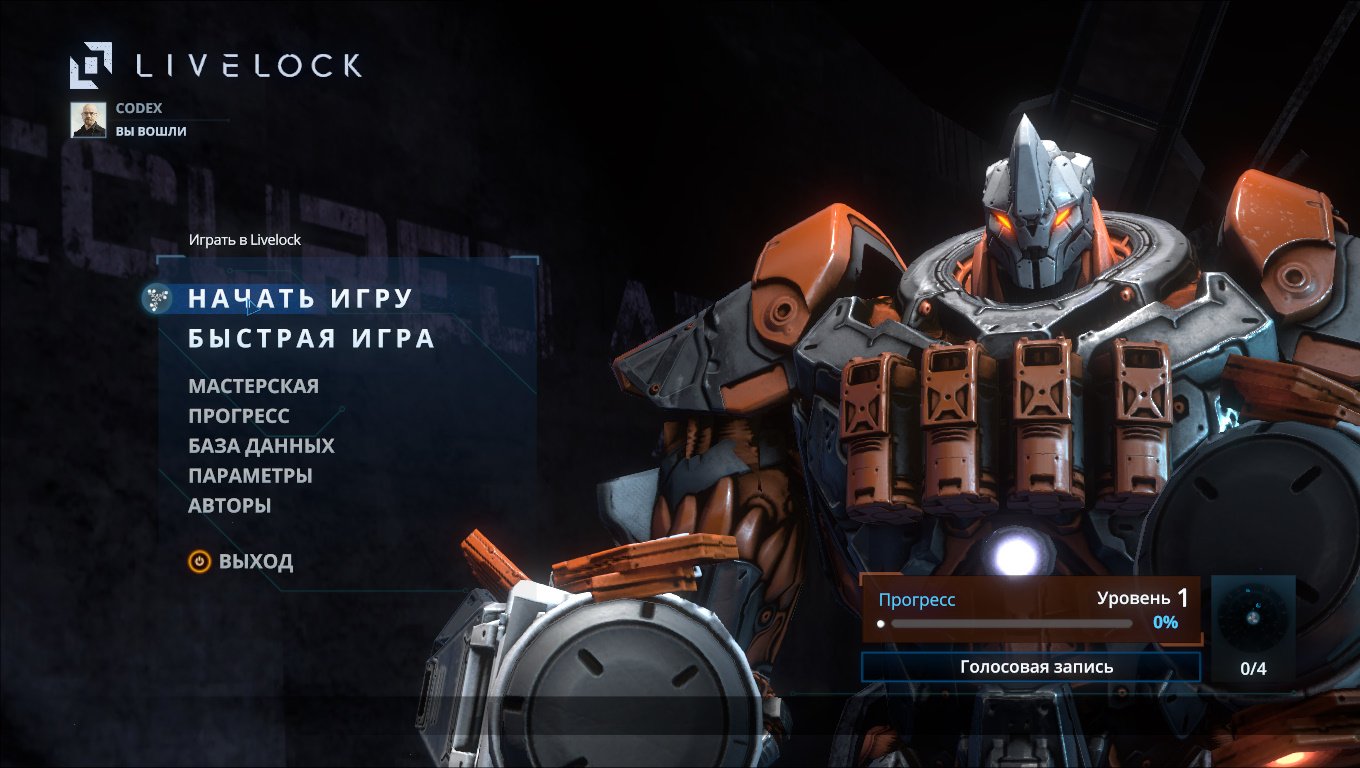Select the circular node icon next to НАЧАТЬ ИГРУ

(155, 296)
